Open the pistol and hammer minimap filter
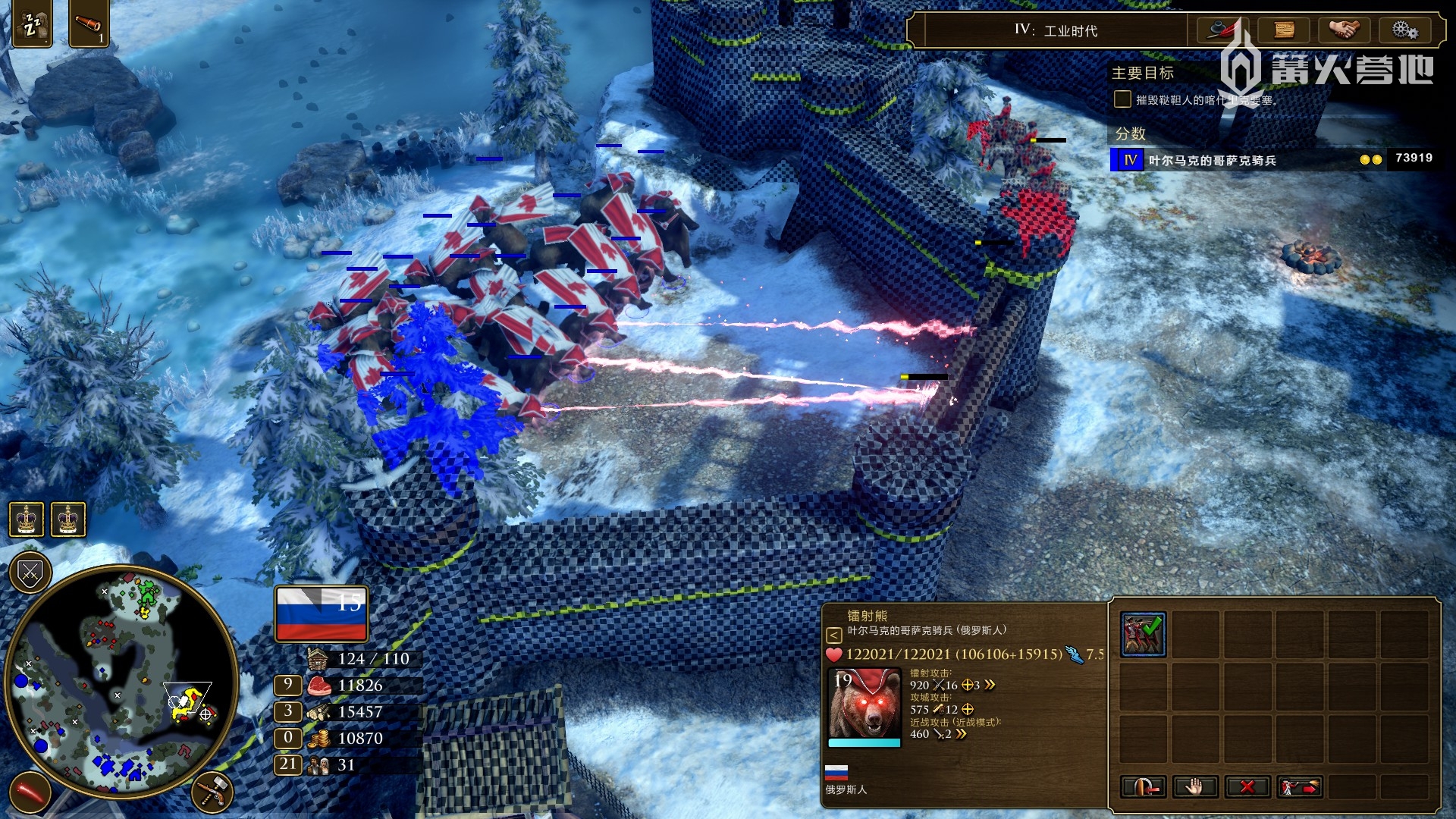Screen dimensions: 1456x819 click(213, 791)
